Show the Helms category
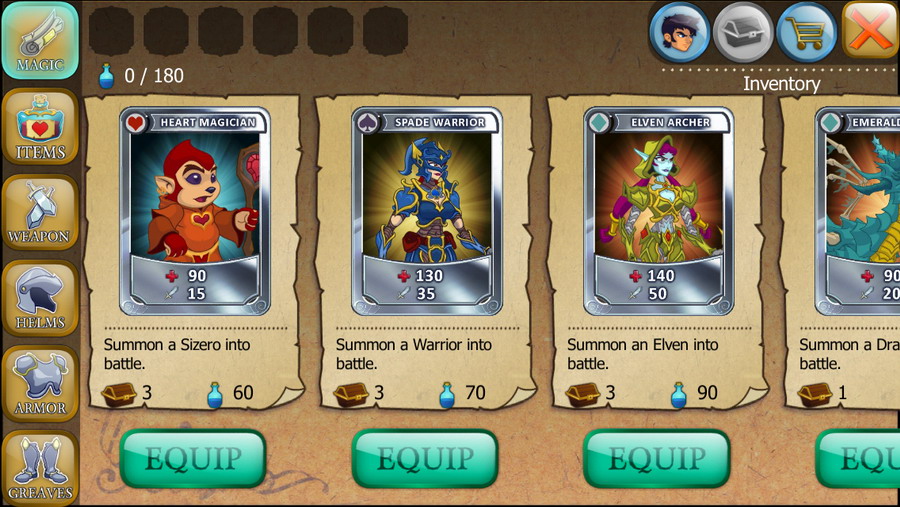Image resolution: width=900 pixels, height=507 pixels. point(40,298)
